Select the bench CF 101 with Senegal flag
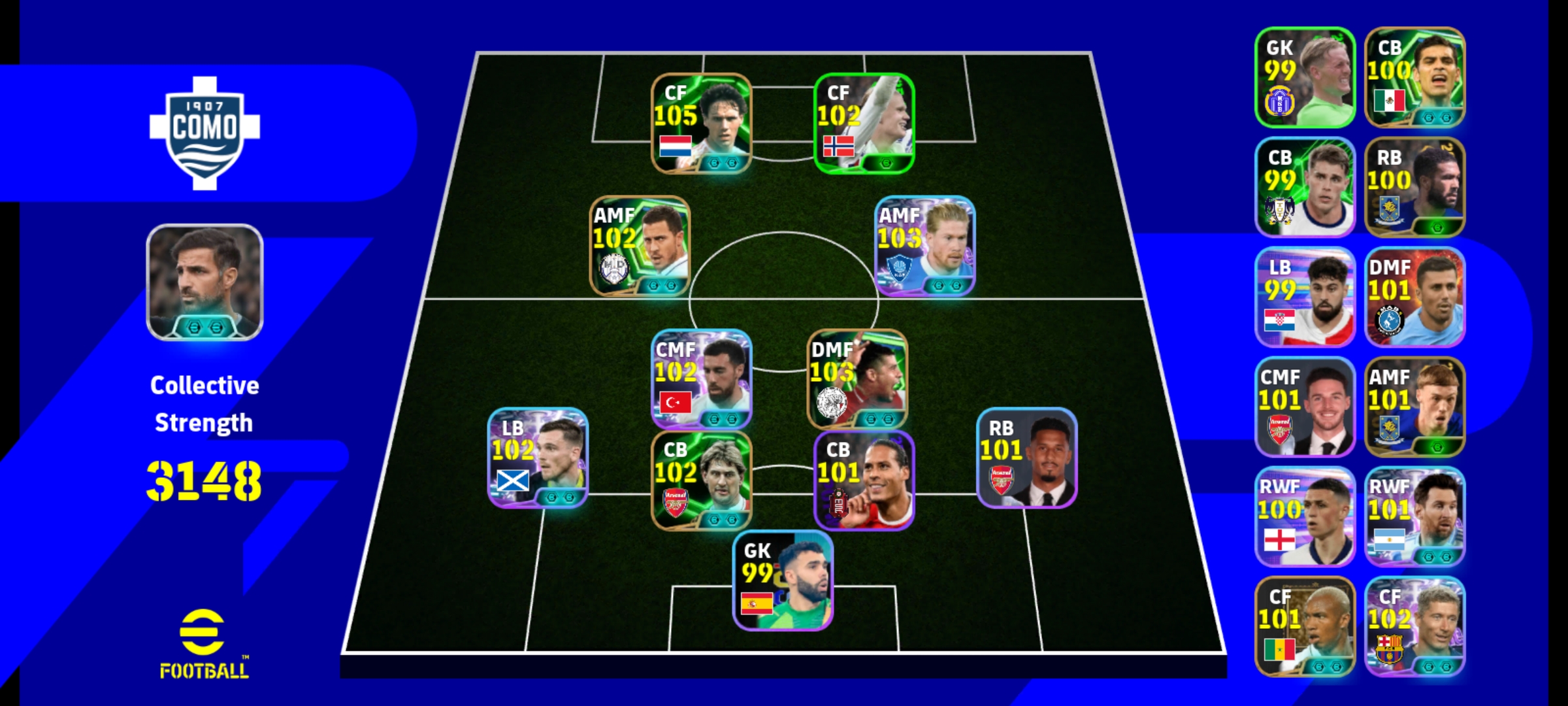The image size is (1568, 706). tap(1305, 626)
